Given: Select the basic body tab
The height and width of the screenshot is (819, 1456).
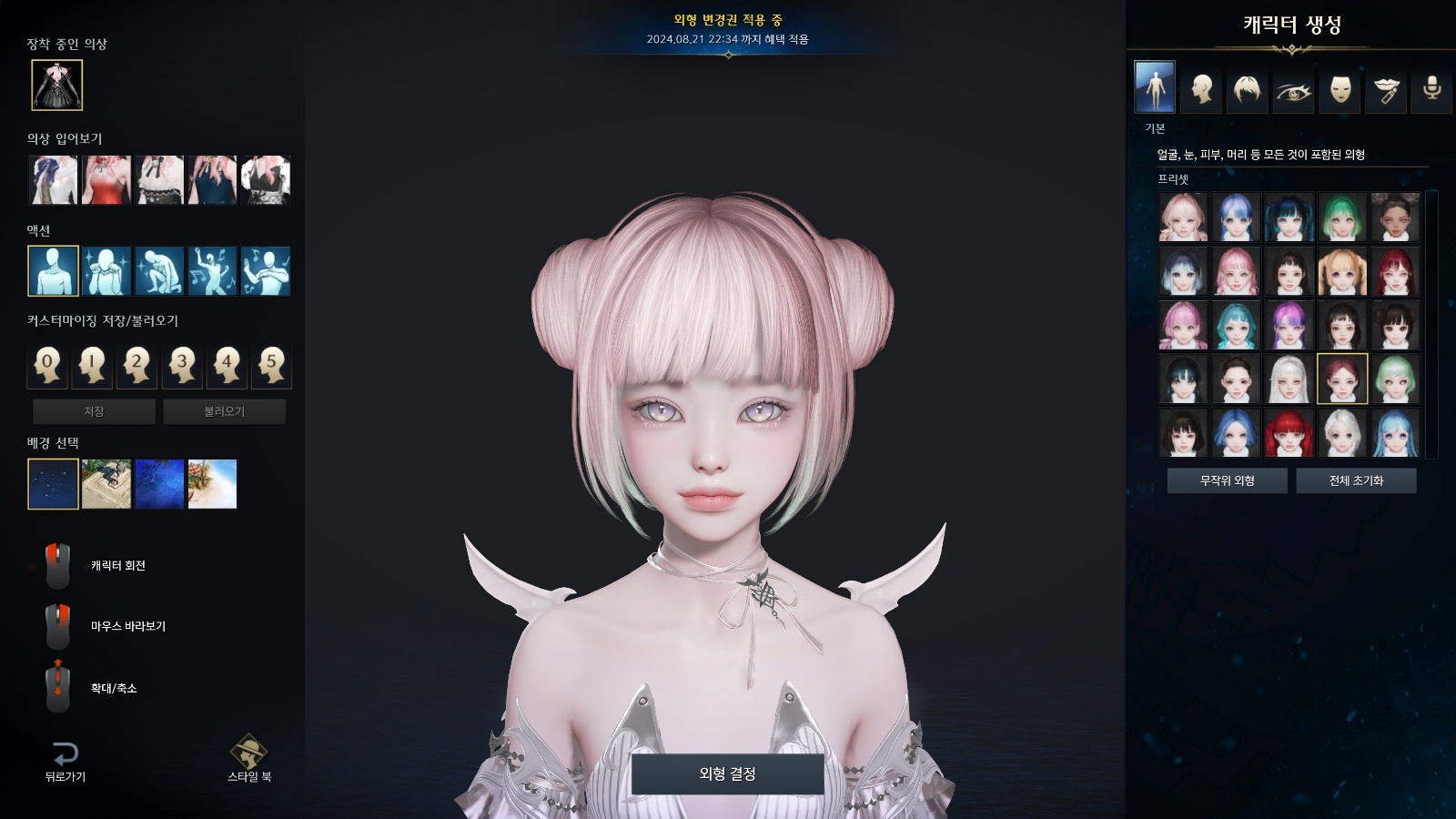Looking at the screenshot, I should pos(1154,87).
